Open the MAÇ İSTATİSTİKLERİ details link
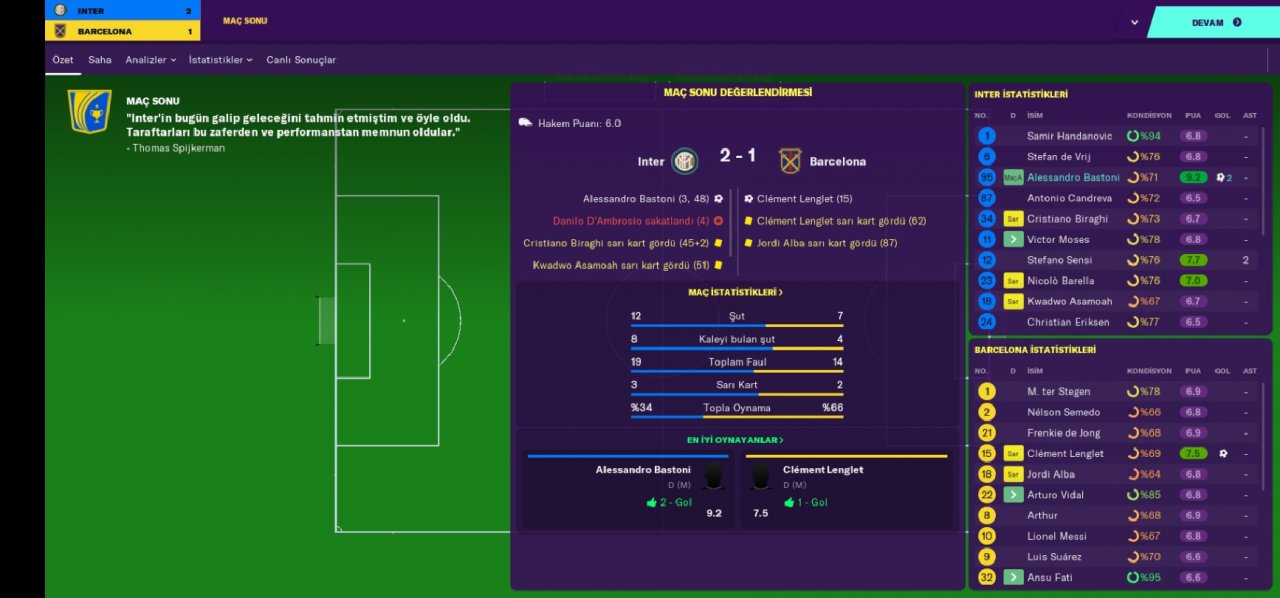 [736, 292]
